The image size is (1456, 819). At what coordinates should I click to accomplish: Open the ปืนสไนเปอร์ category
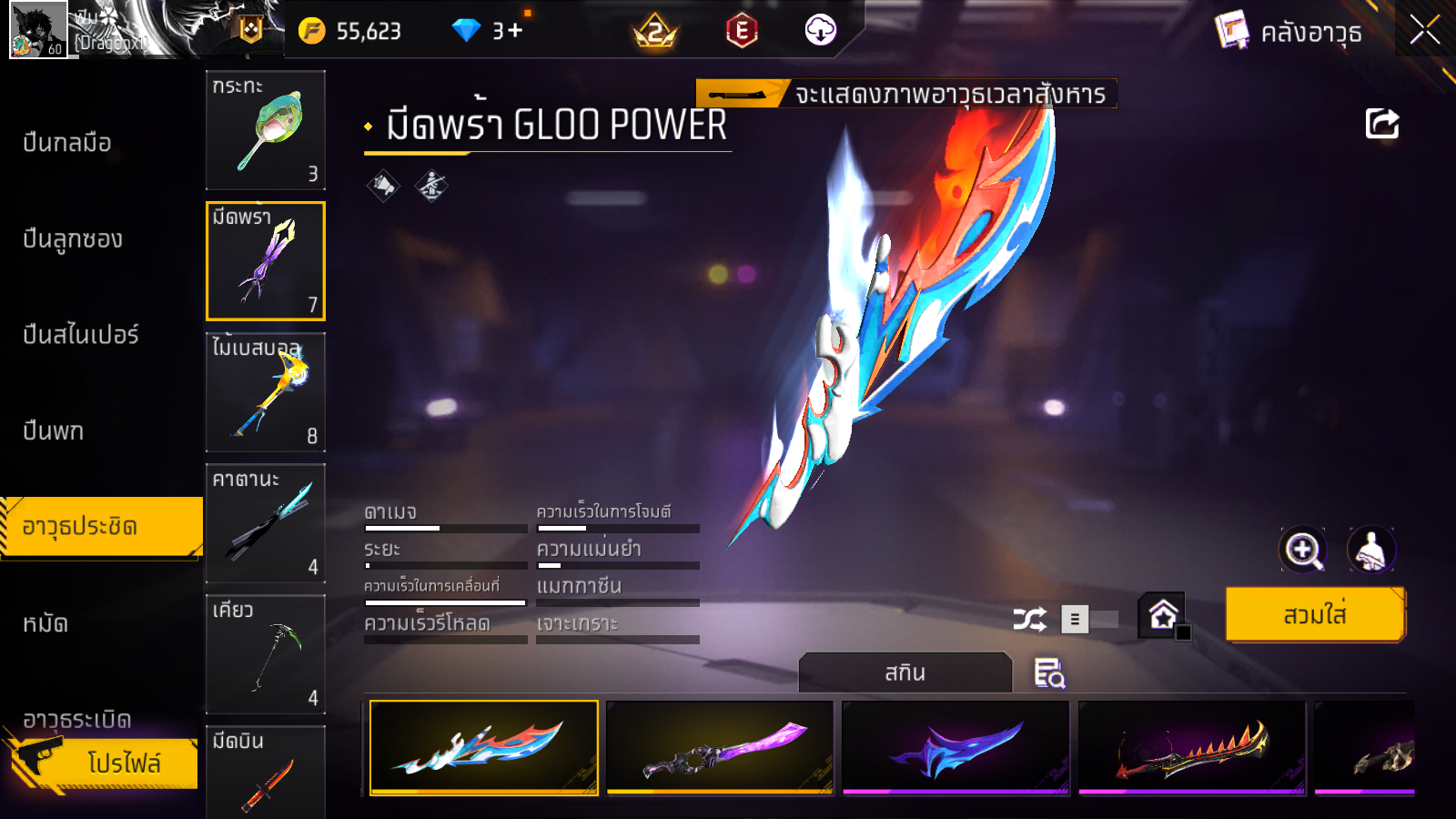(x=81, y=335)
